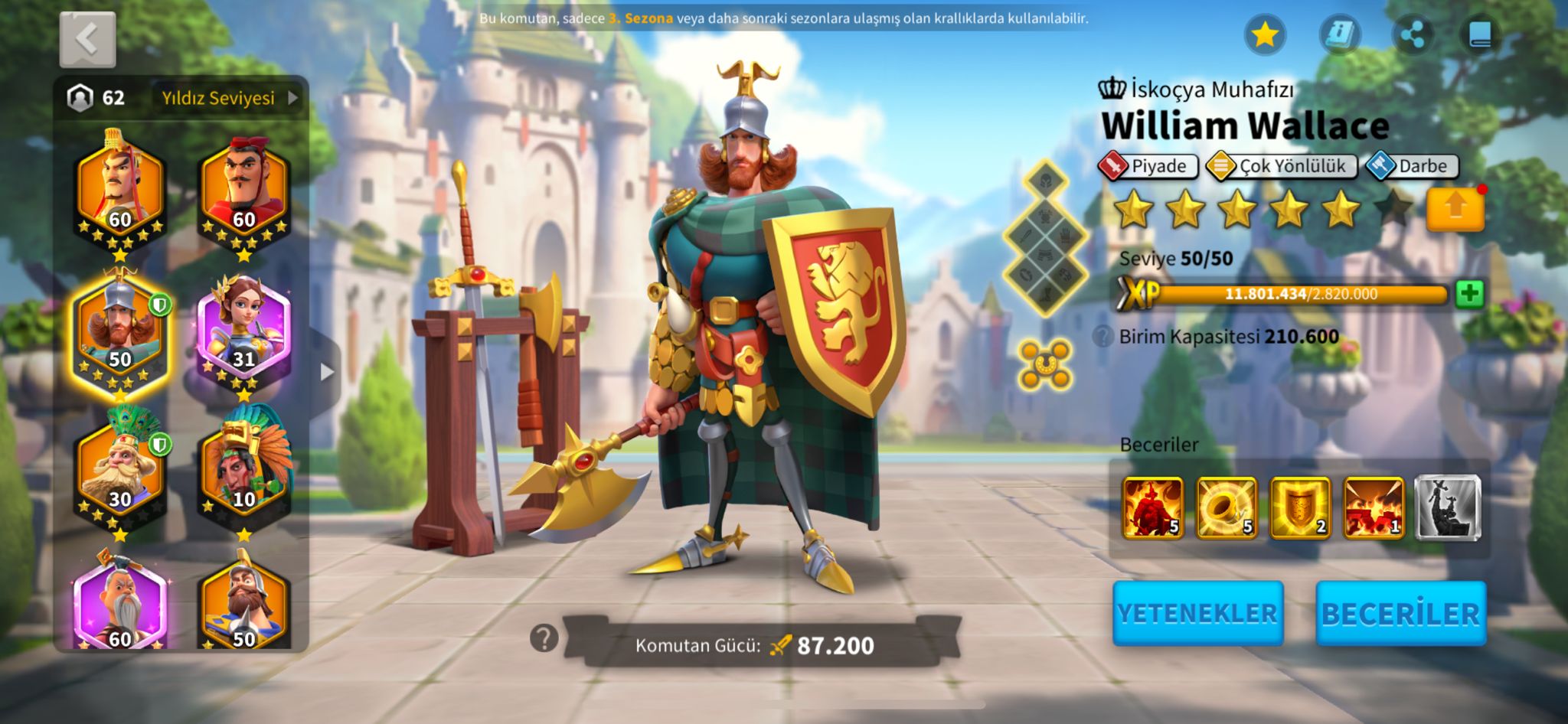Viewport: 1568px width, 724px height.
Task: Toggle the gold star favorite icon
Action: point(1265,35)
